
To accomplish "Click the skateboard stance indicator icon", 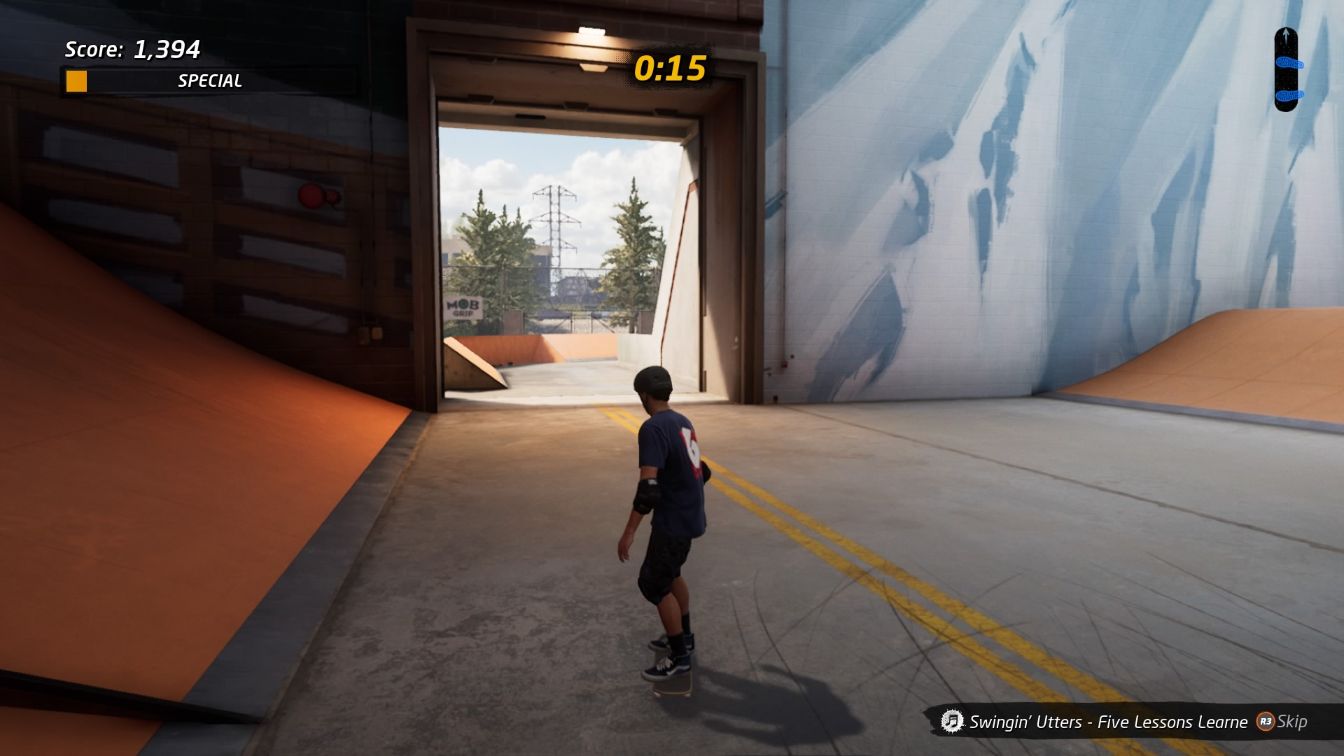I will tap(1285, 68).
